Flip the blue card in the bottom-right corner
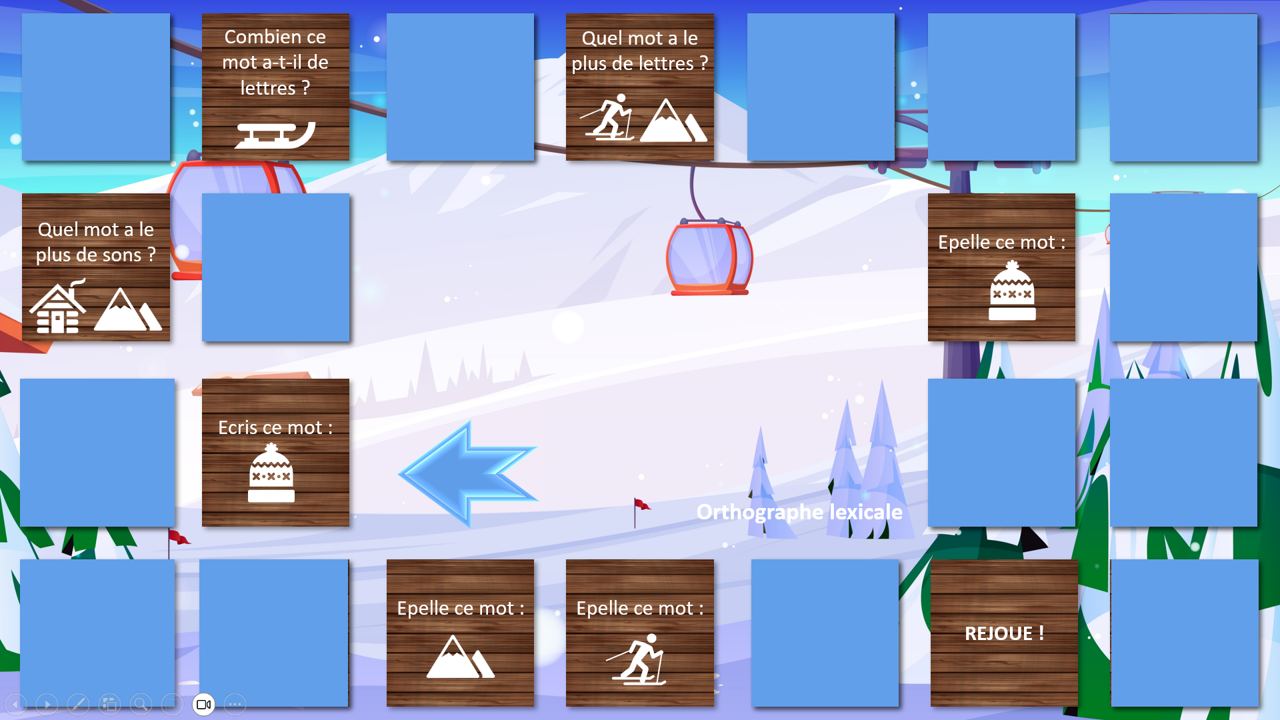This screenshot has height=720, width=1280. (1184, 633)
